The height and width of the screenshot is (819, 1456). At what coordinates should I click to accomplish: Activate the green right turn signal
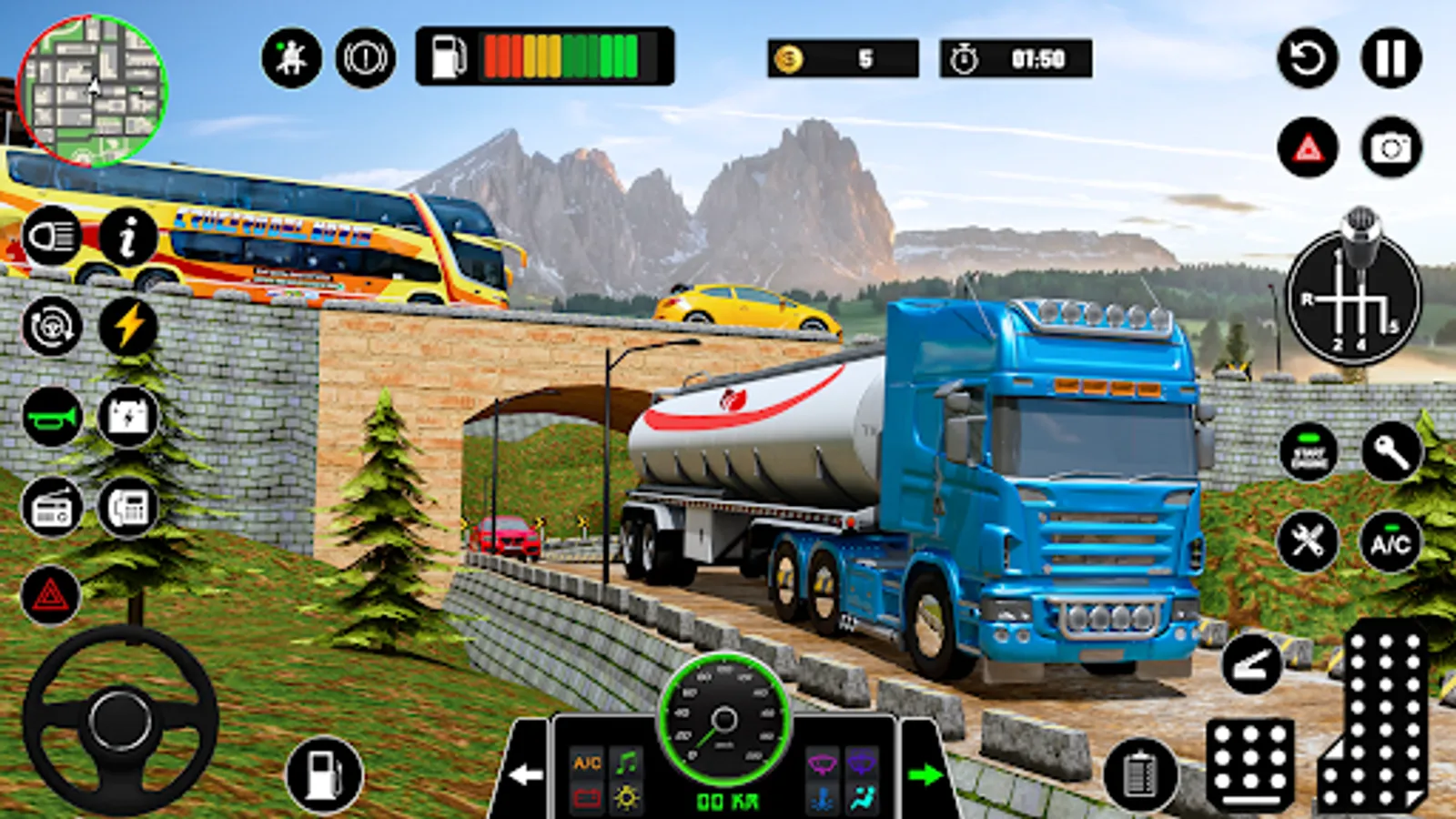[925, 774]
